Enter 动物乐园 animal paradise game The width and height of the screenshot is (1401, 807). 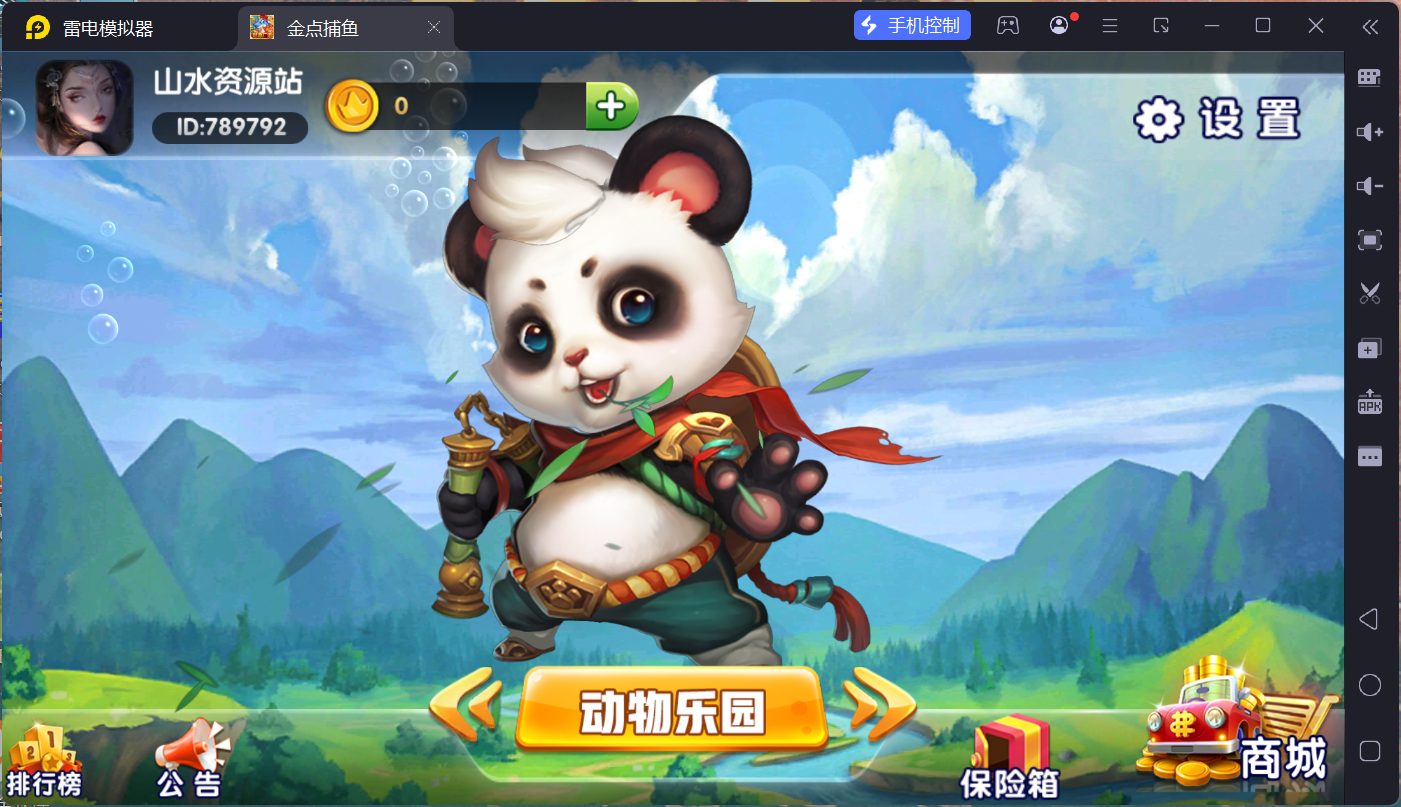(x=672, y=705)
